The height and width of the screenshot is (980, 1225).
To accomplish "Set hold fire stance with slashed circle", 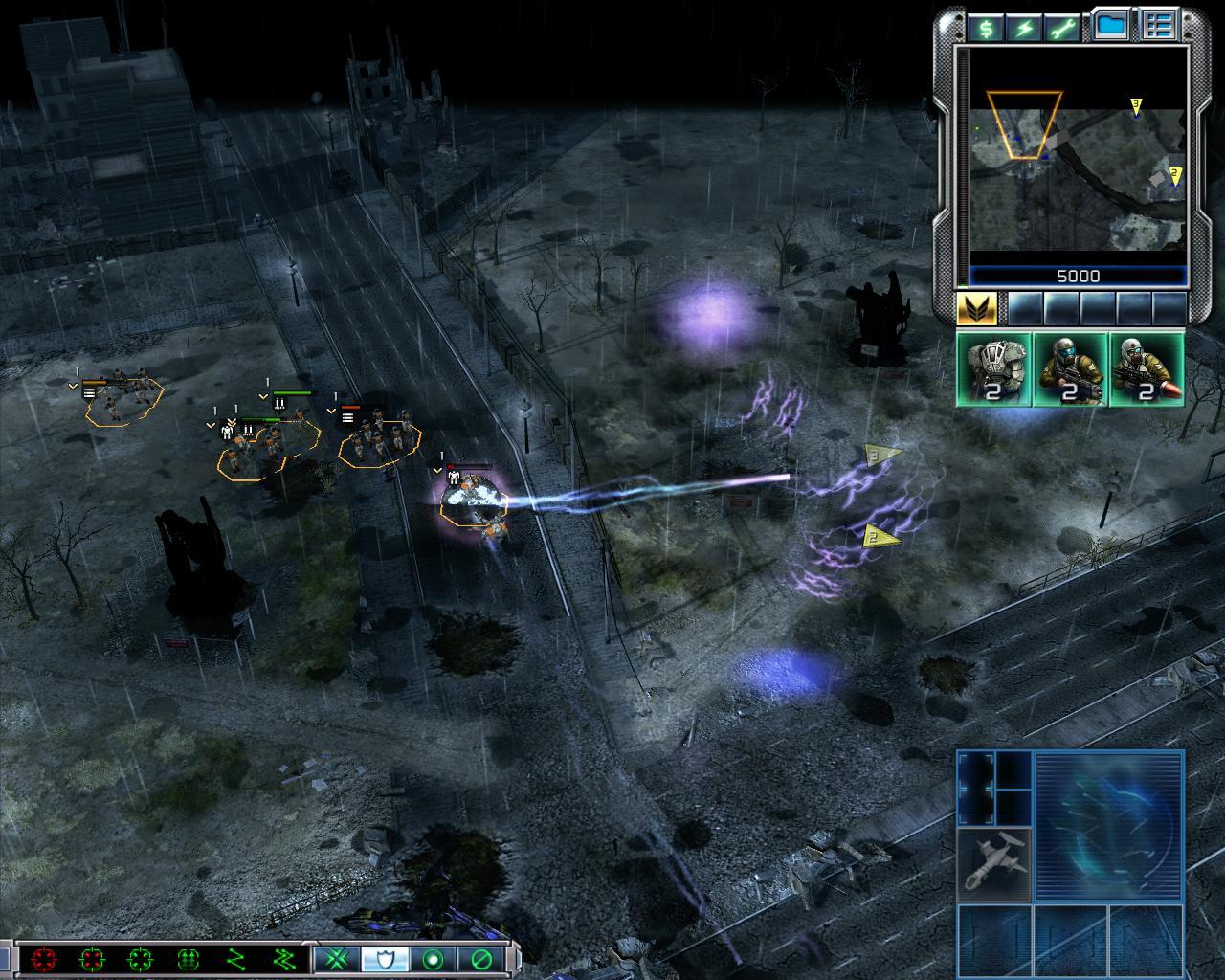I will point(480,958).
